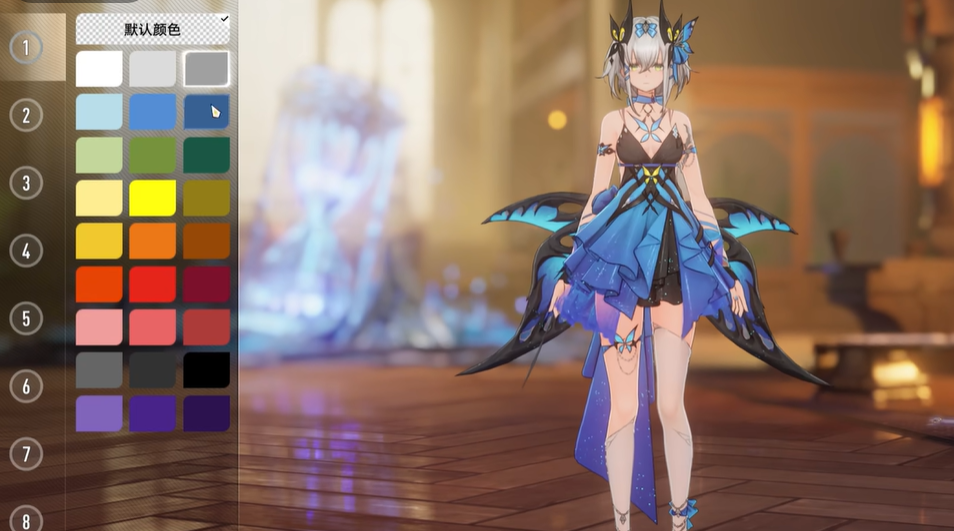
Task: Select the bright orange color swatch
Action: click(x=152, y=241)
